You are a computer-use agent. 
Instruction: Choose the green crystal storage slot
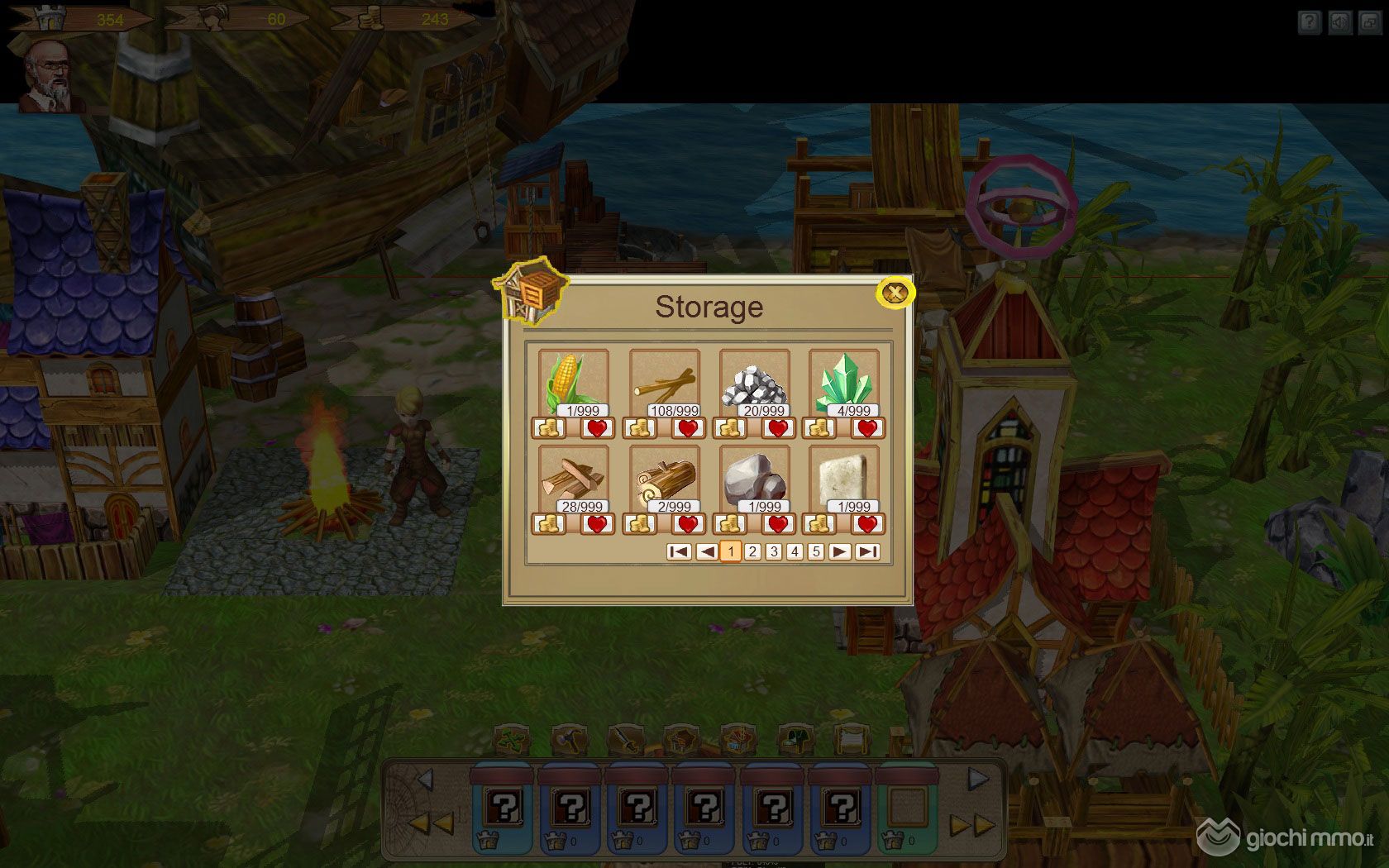[x=843, y=384]
